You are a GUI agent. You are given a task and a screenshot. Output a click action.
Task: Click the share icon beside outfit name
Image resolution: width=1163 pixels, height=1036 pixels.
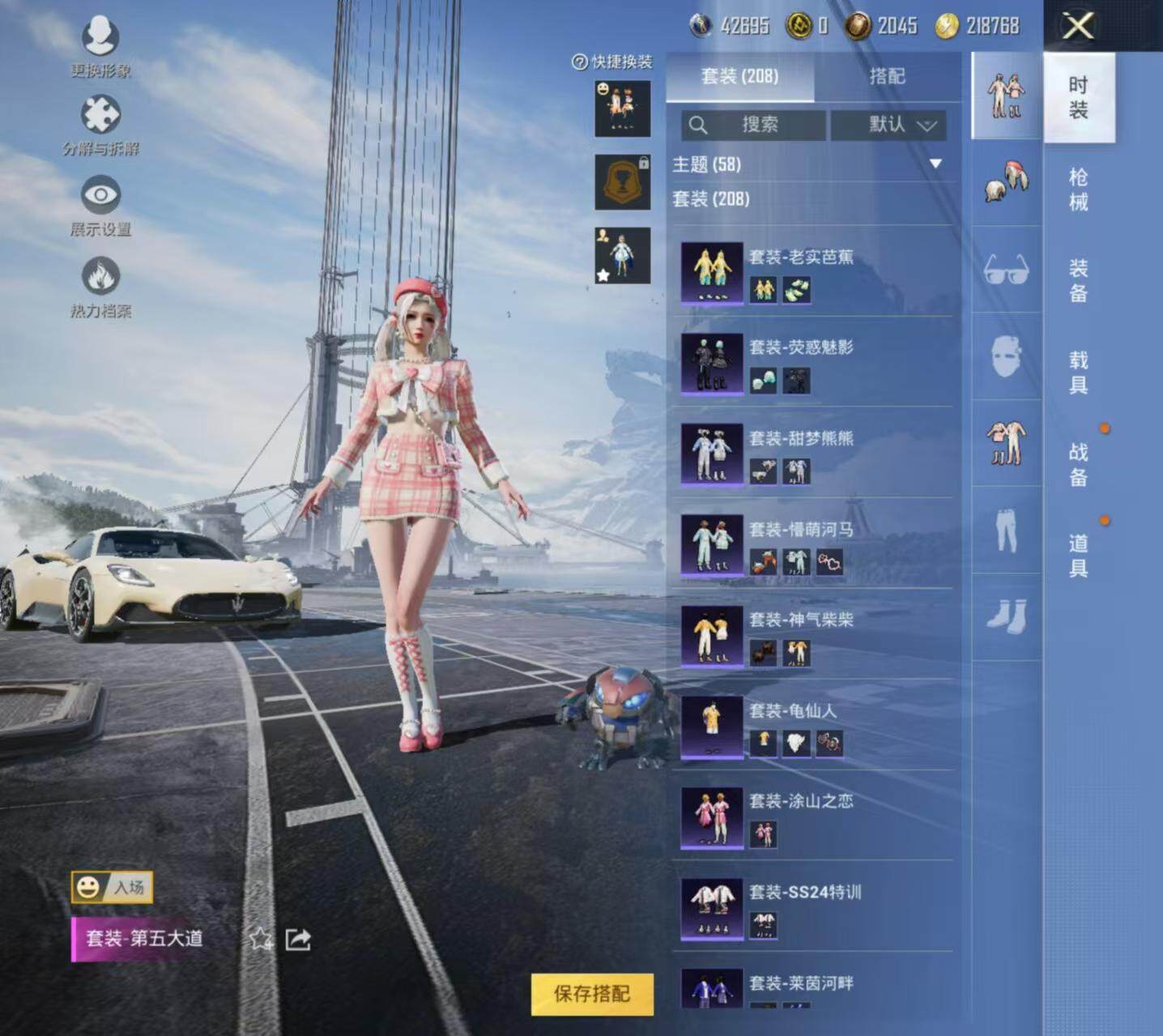click(x=298, y=940)
